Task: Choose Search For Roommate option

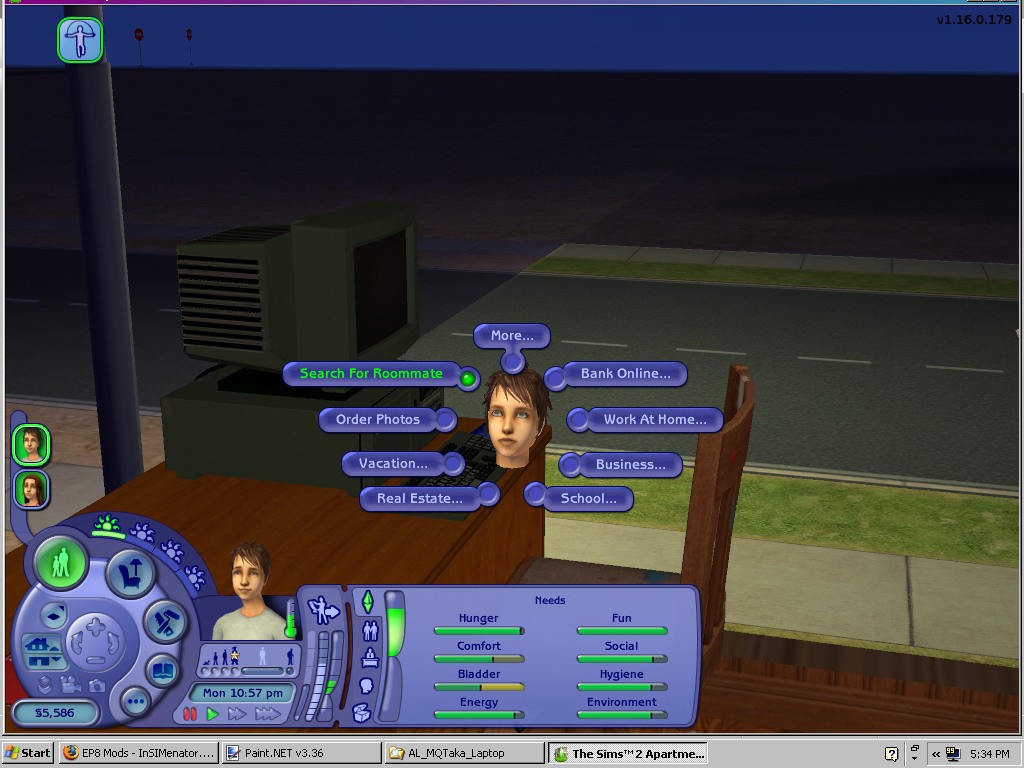Action: click(371, 374)
